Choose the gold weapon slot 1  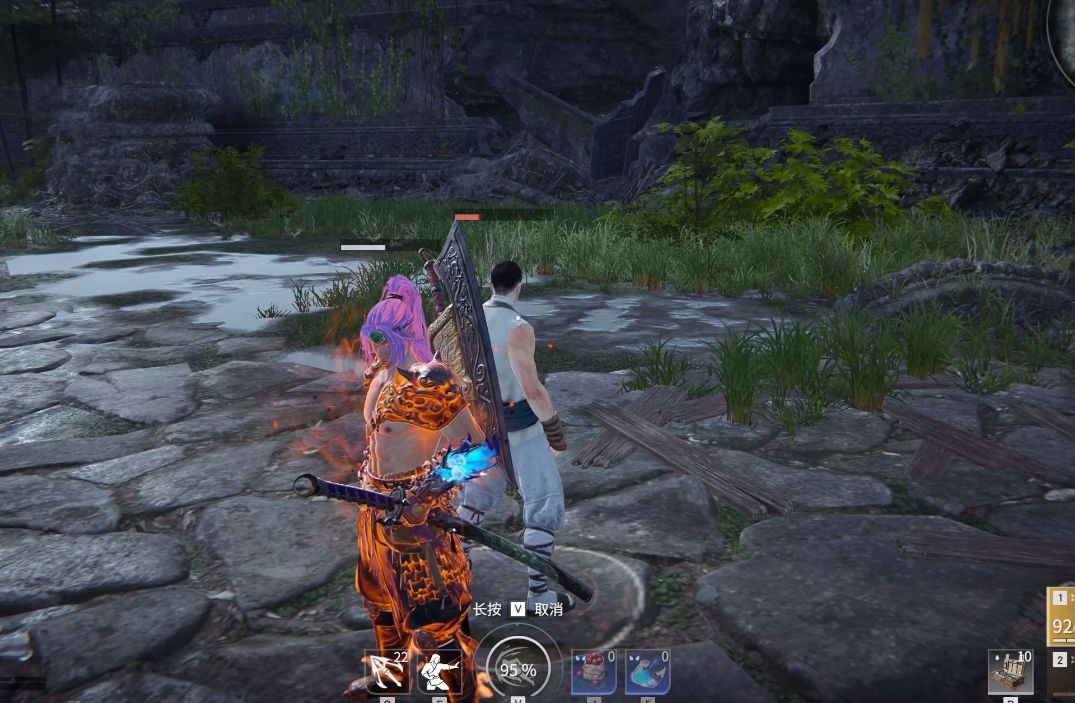click(x=1061, y=616)
